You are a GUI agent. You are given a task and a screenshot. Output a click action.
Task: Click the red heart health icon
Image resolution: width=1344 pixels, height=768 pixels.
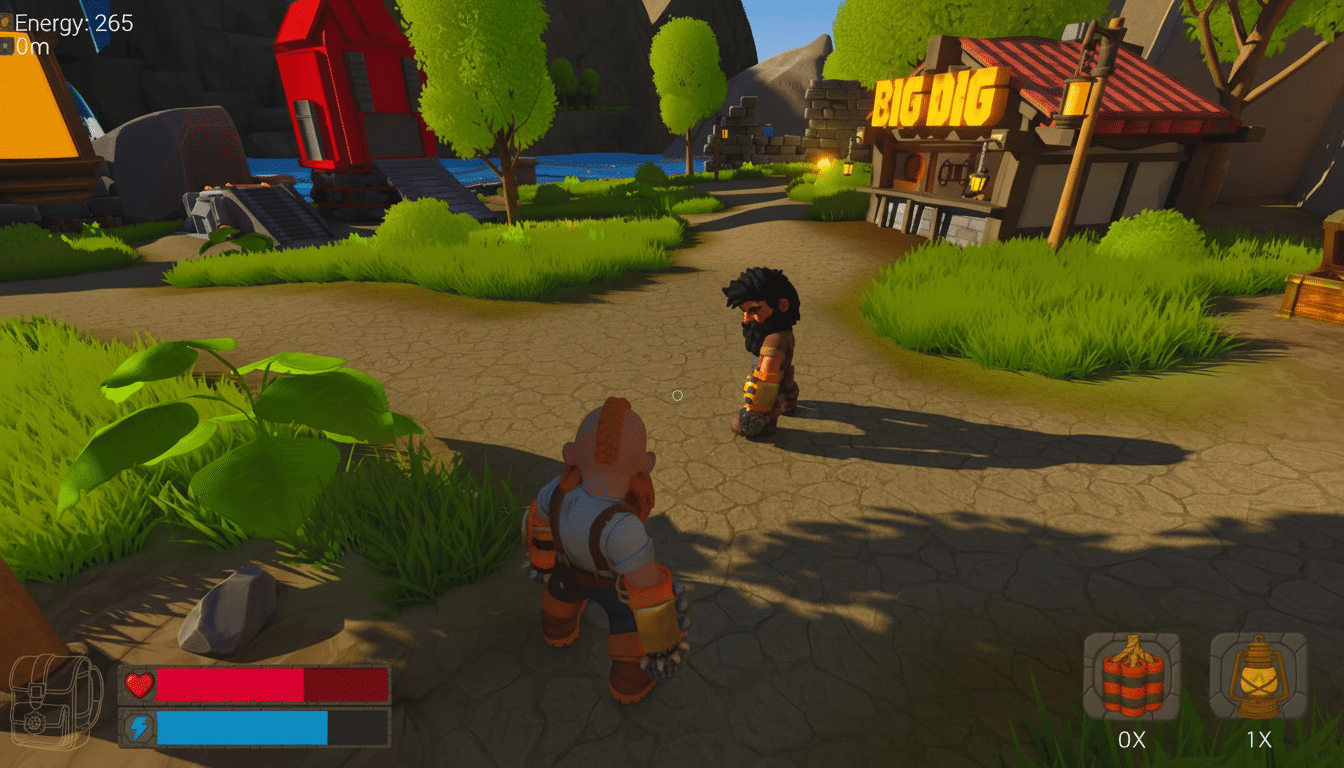pos(138,684)
